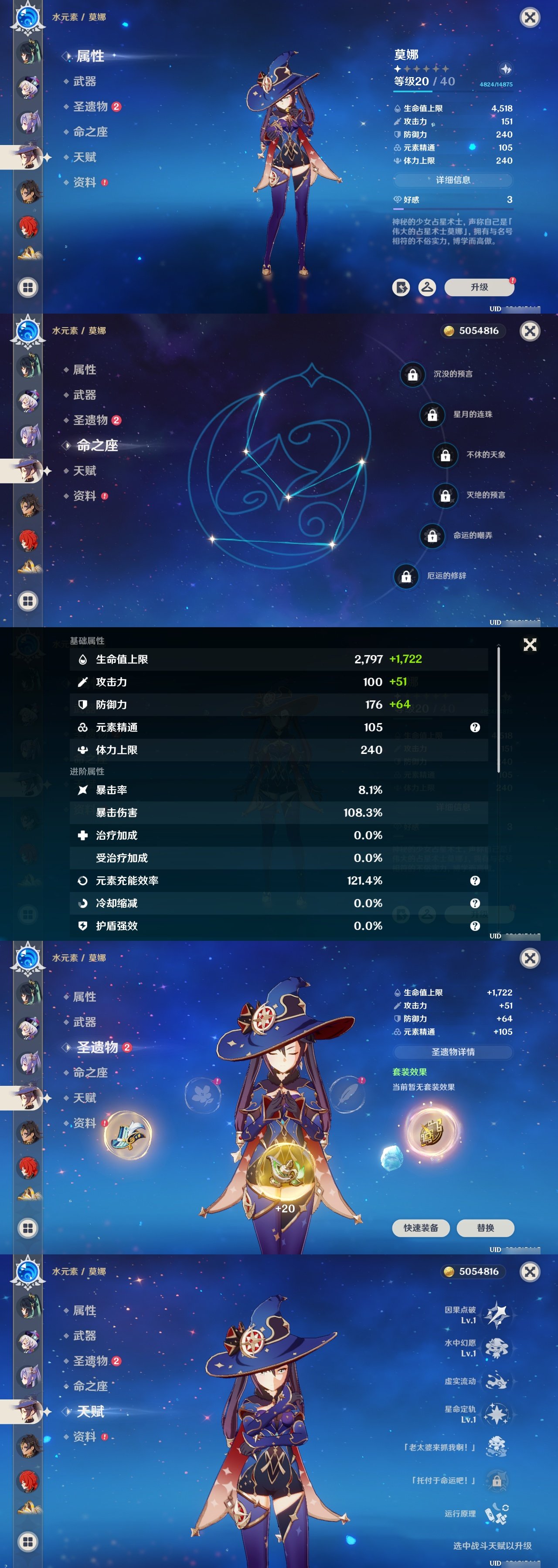Open 详细信息 details panel

pos(454,181)
